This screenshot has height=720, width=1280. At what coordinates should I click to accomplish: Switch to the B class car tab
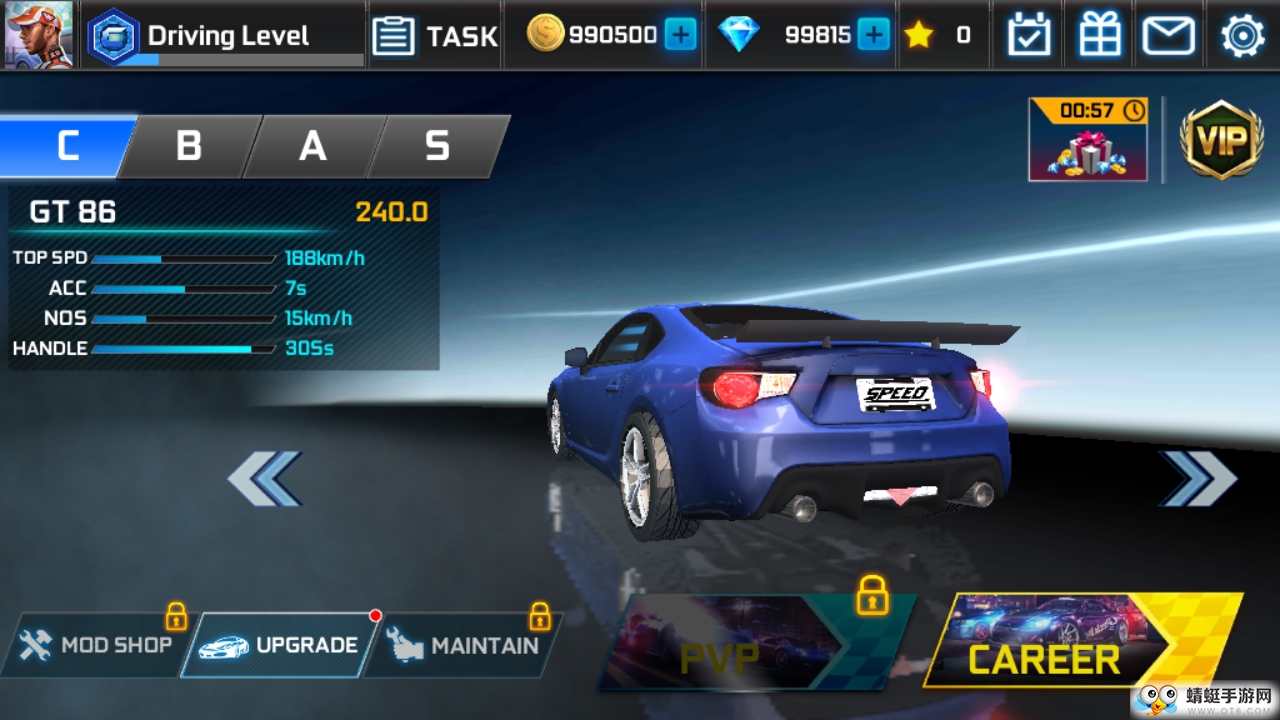tap(189, 146)
